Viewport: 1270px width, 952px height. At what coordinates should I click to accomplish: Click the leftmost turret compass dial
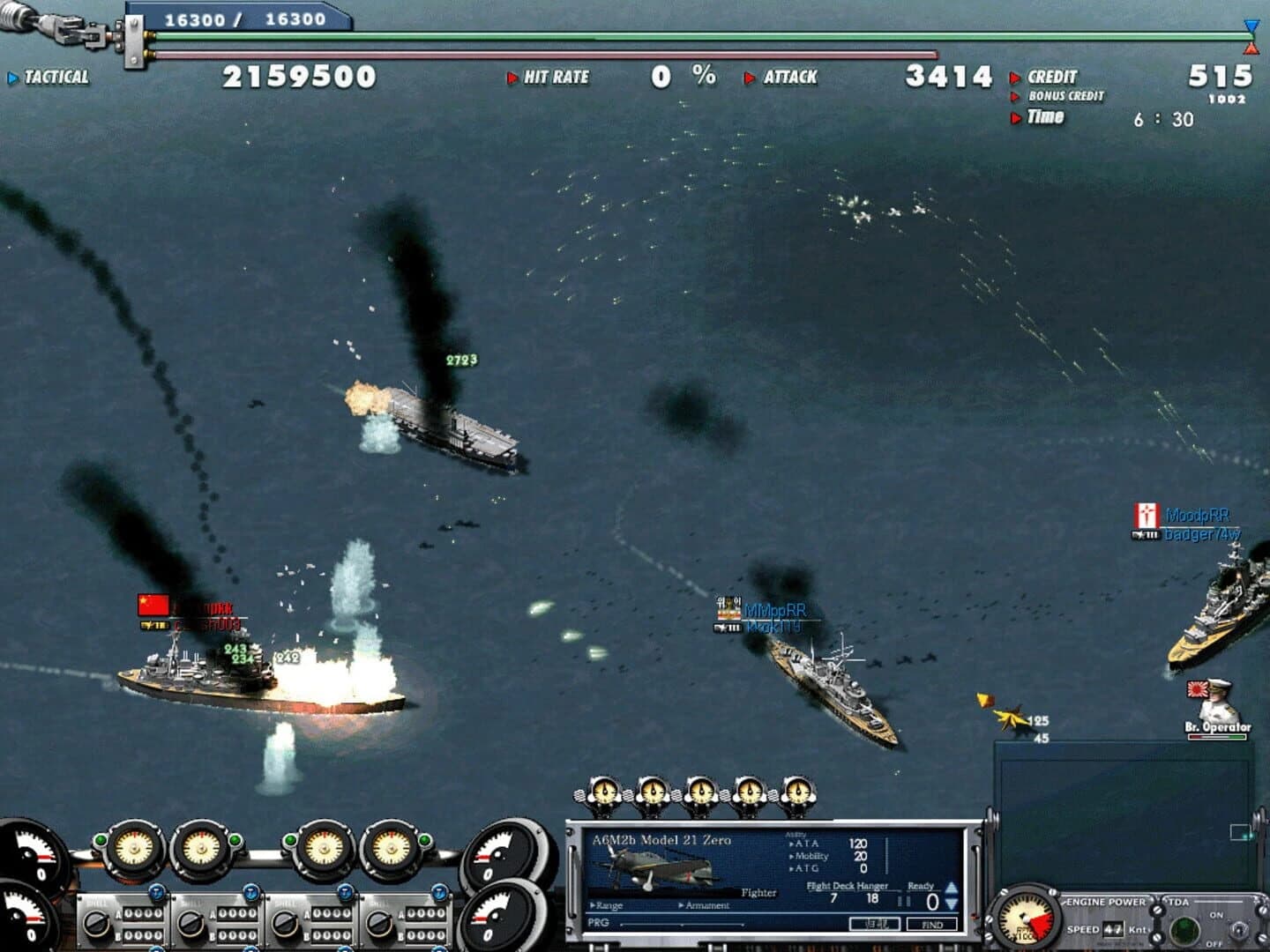point(134,847)
